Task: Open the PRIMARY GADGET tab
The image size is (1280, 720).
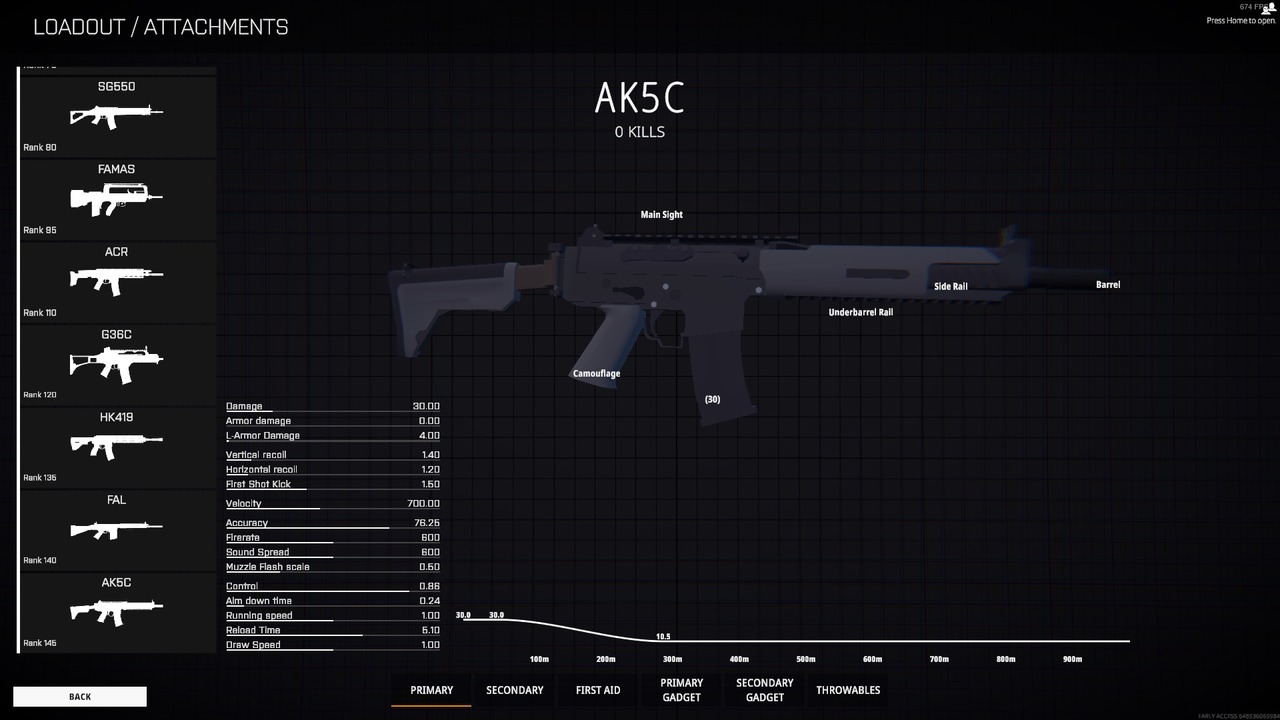Action: [681, 690]
